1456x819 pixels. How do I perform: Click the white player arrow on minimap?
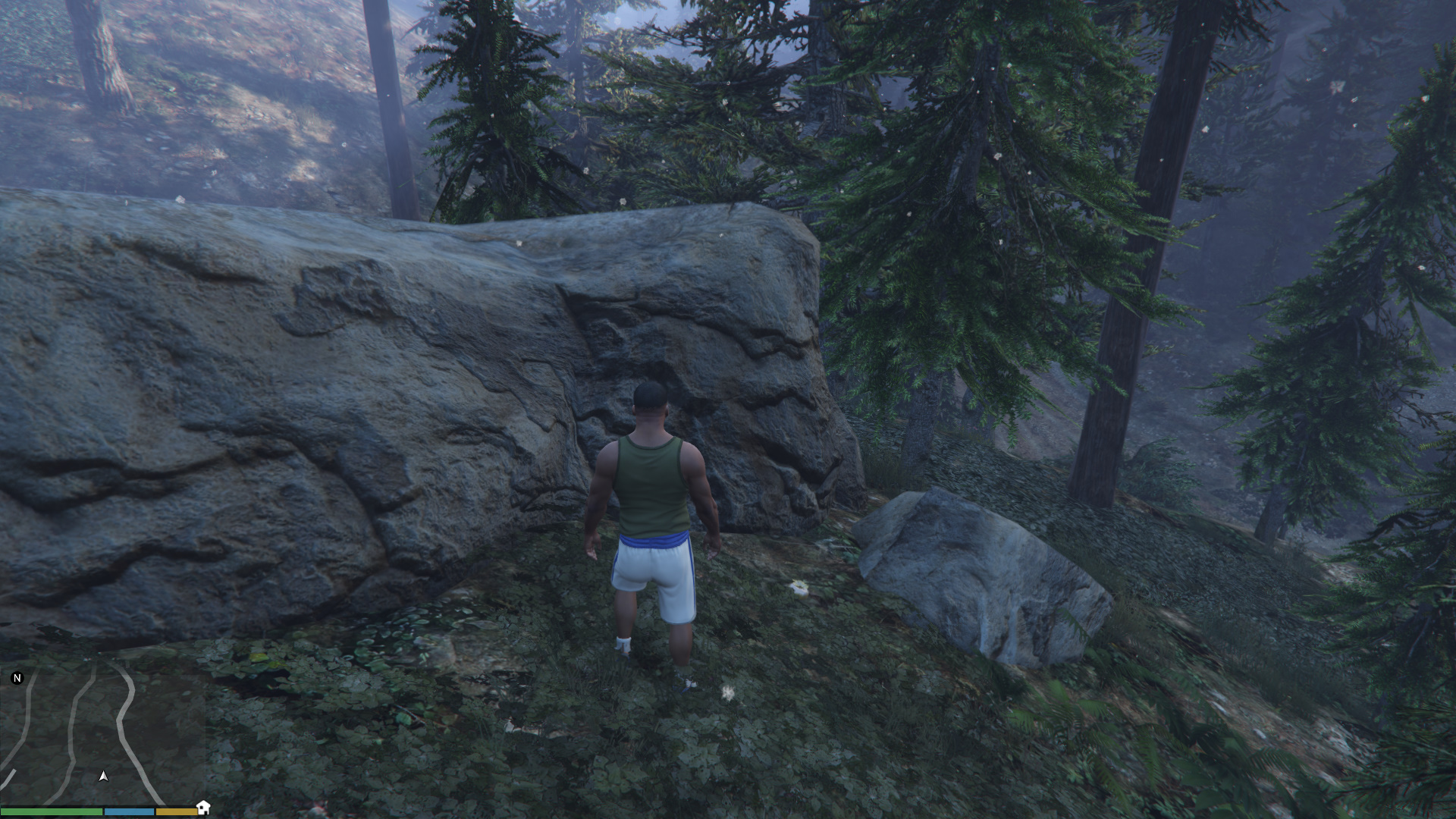pos(103,776)
